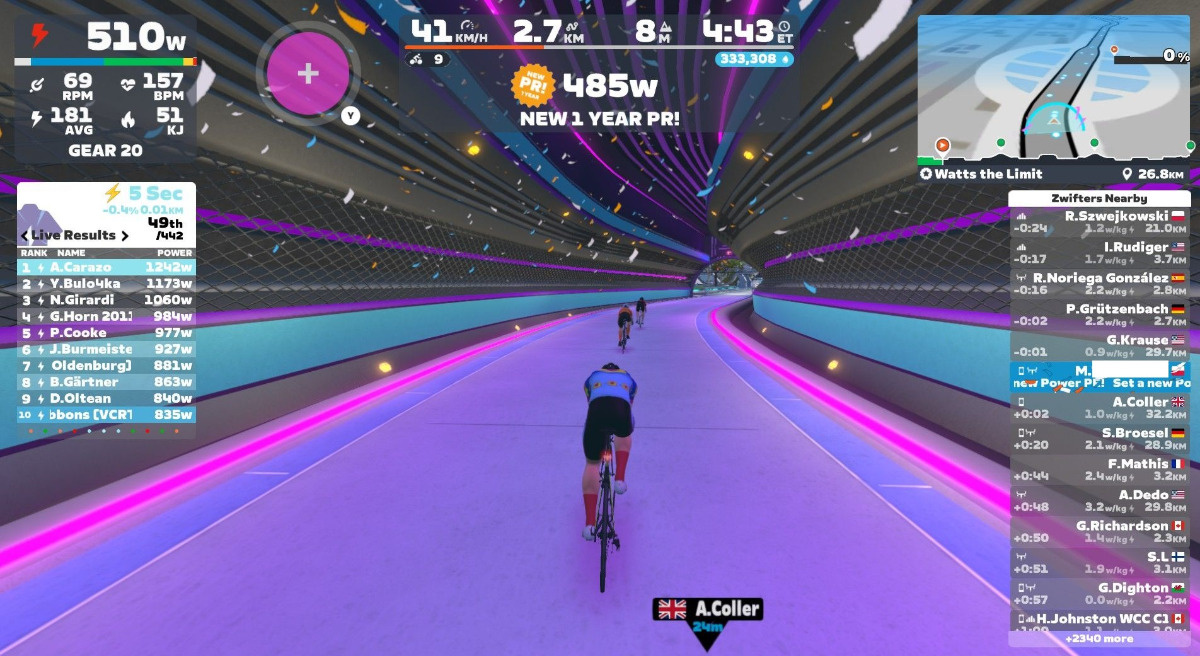Pick B.Gärtner from Live Results
Image resolution: width=1200 pixels, height=656 pixels.
106,382
